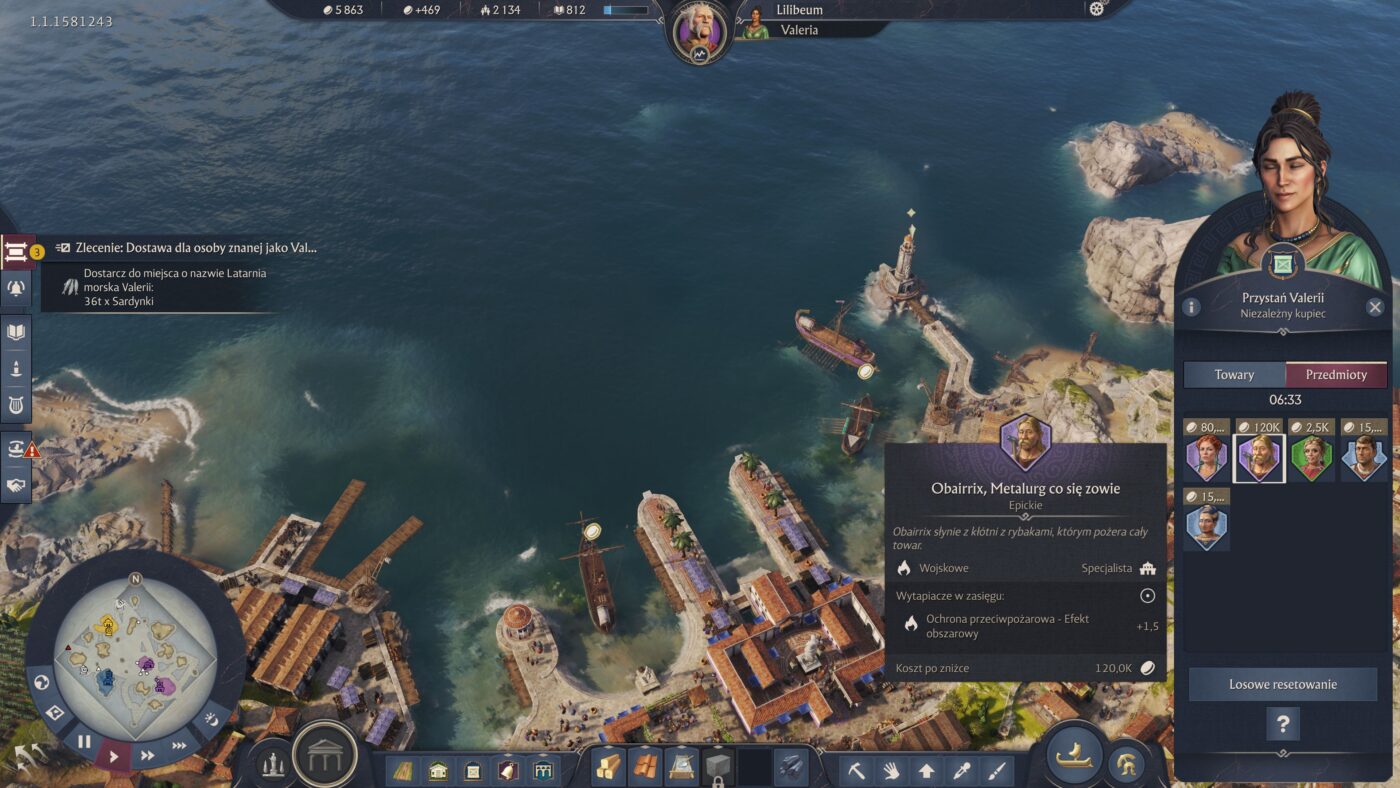Toggle the day-night cycle button
The width and height of the screenshot is (1400, 788).
[x=212, y=719]
